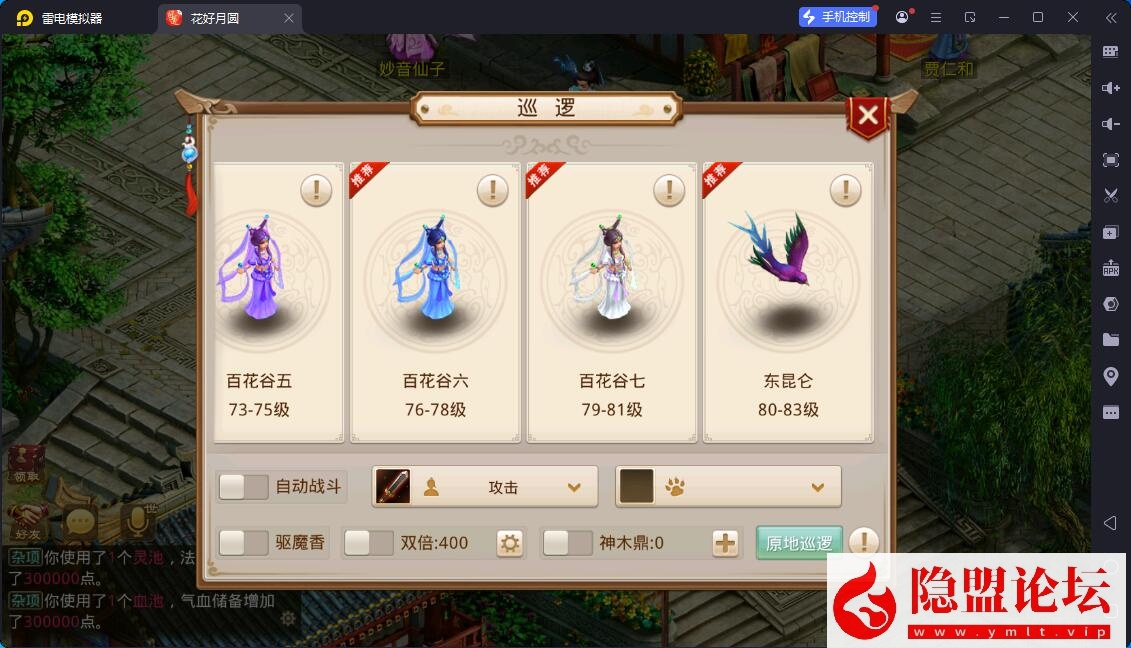Add 神木鼎 with the plus button
Viewport: 1131px width, 648px height.
point(725,544)
